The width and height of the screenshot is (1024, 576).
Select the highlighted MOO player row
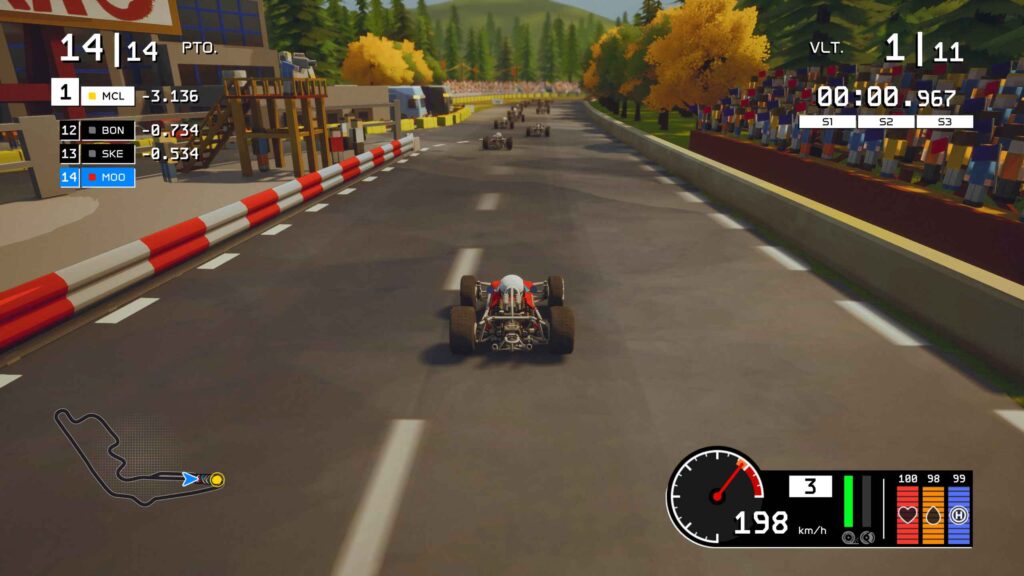click(97, 178)
